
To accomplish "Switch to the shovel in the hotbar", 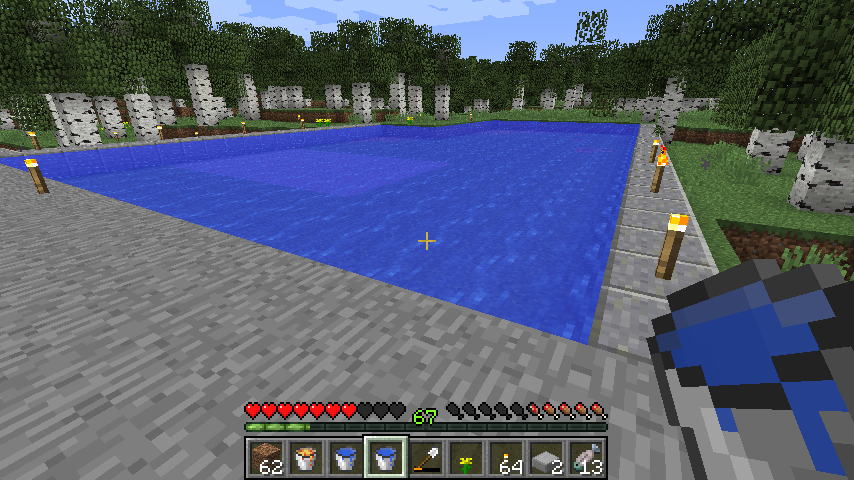I will click(426, 460).
